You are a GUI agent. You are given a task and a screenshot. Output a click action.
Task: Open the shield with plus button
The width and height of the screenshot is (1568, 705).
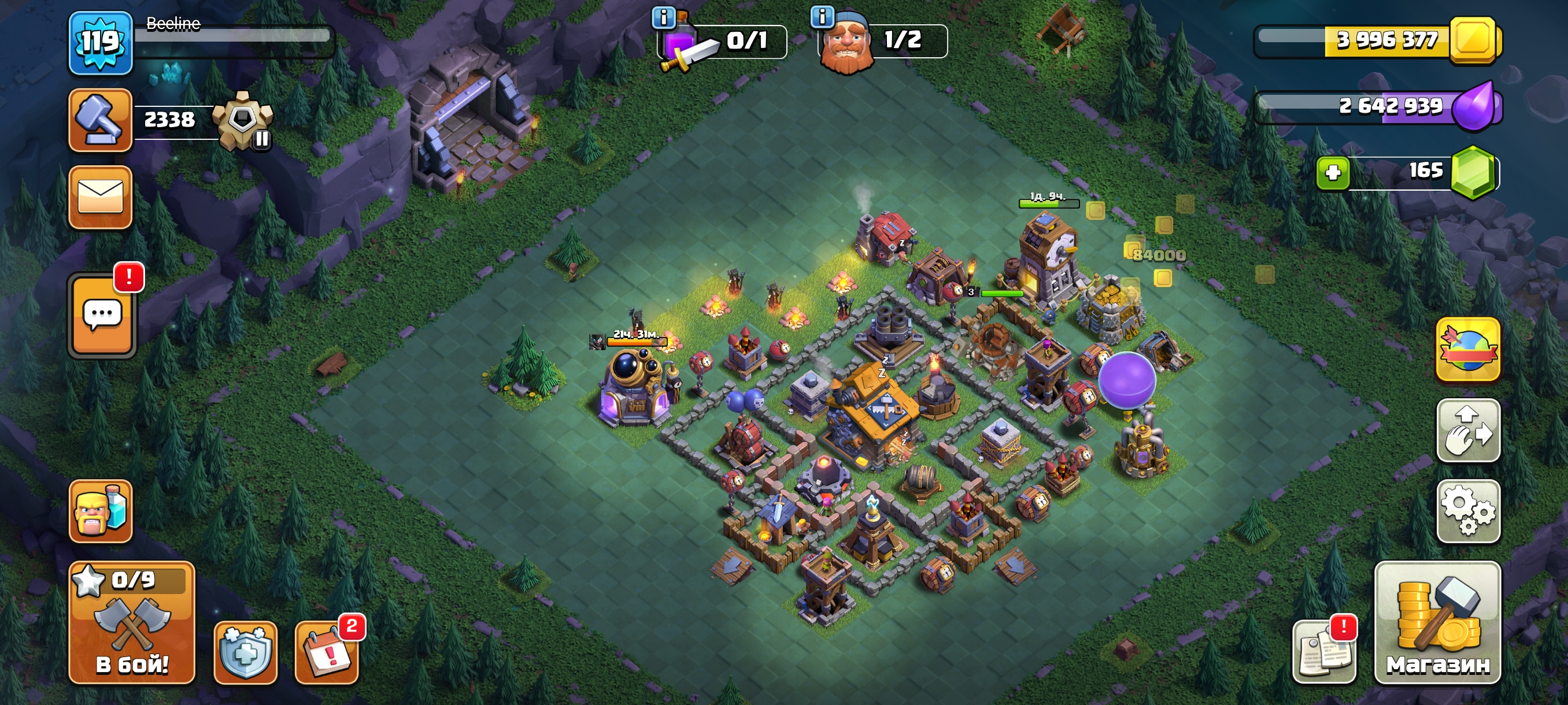click(245, 652)
